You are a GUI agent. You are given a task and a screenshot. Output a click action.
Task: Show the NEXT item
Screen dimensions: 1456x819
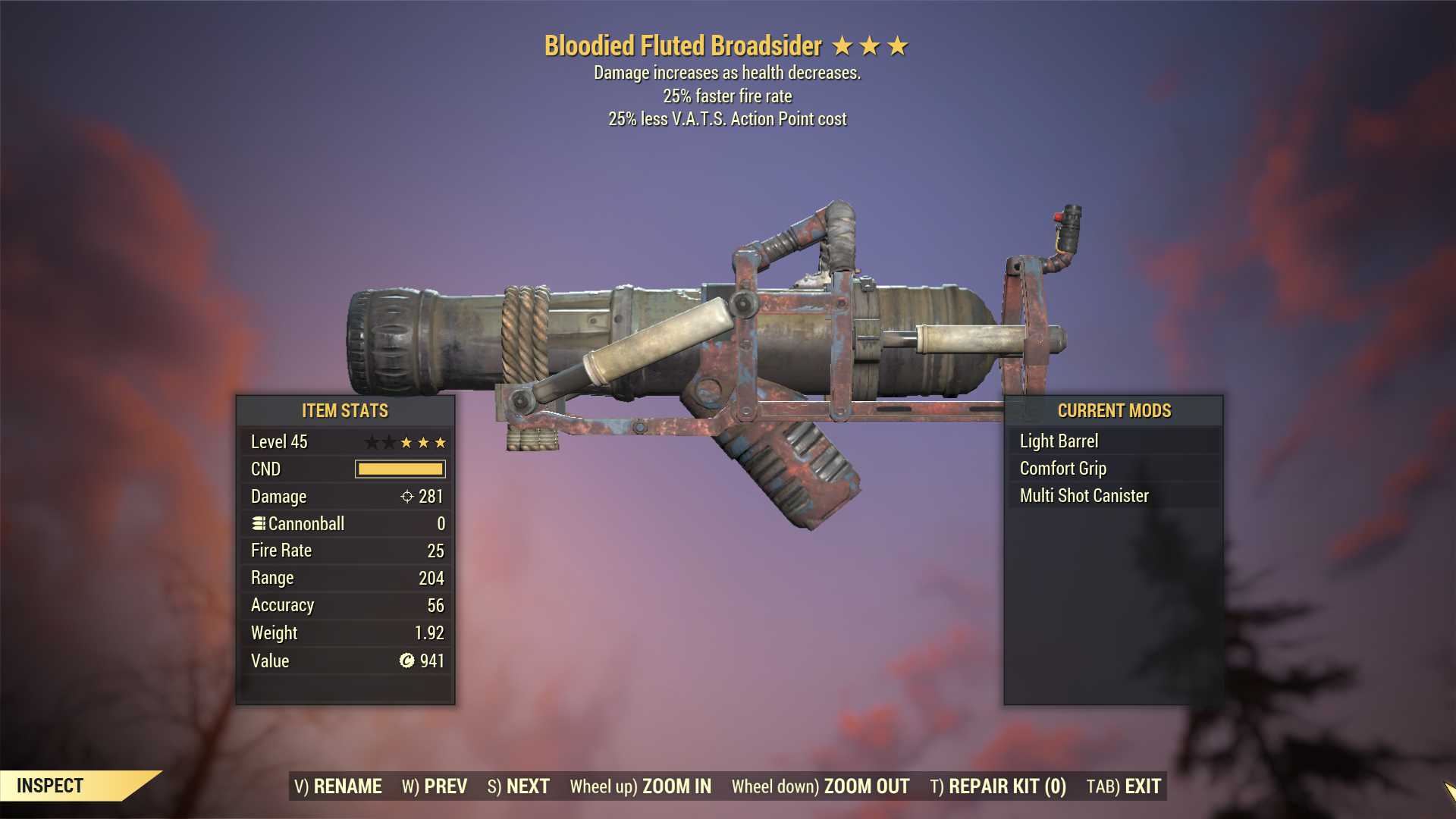pos(519,786)
